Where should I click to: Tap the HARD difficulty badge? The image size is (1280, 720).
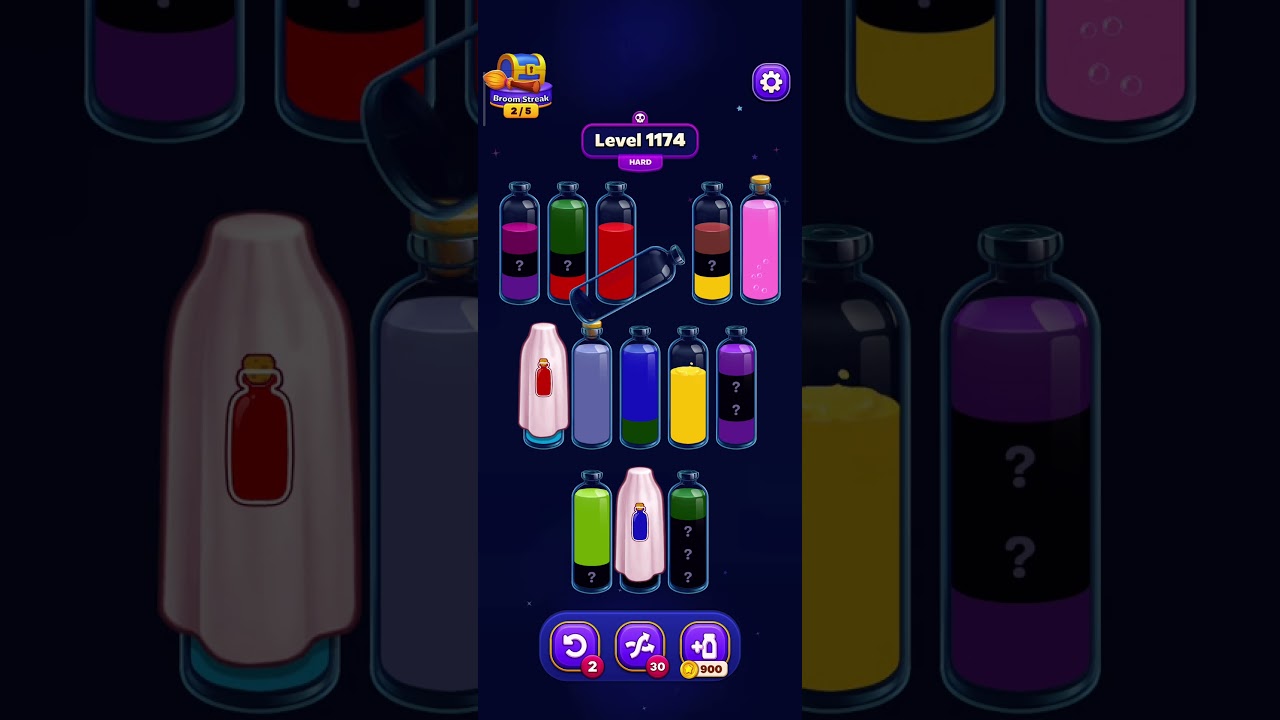640,161
